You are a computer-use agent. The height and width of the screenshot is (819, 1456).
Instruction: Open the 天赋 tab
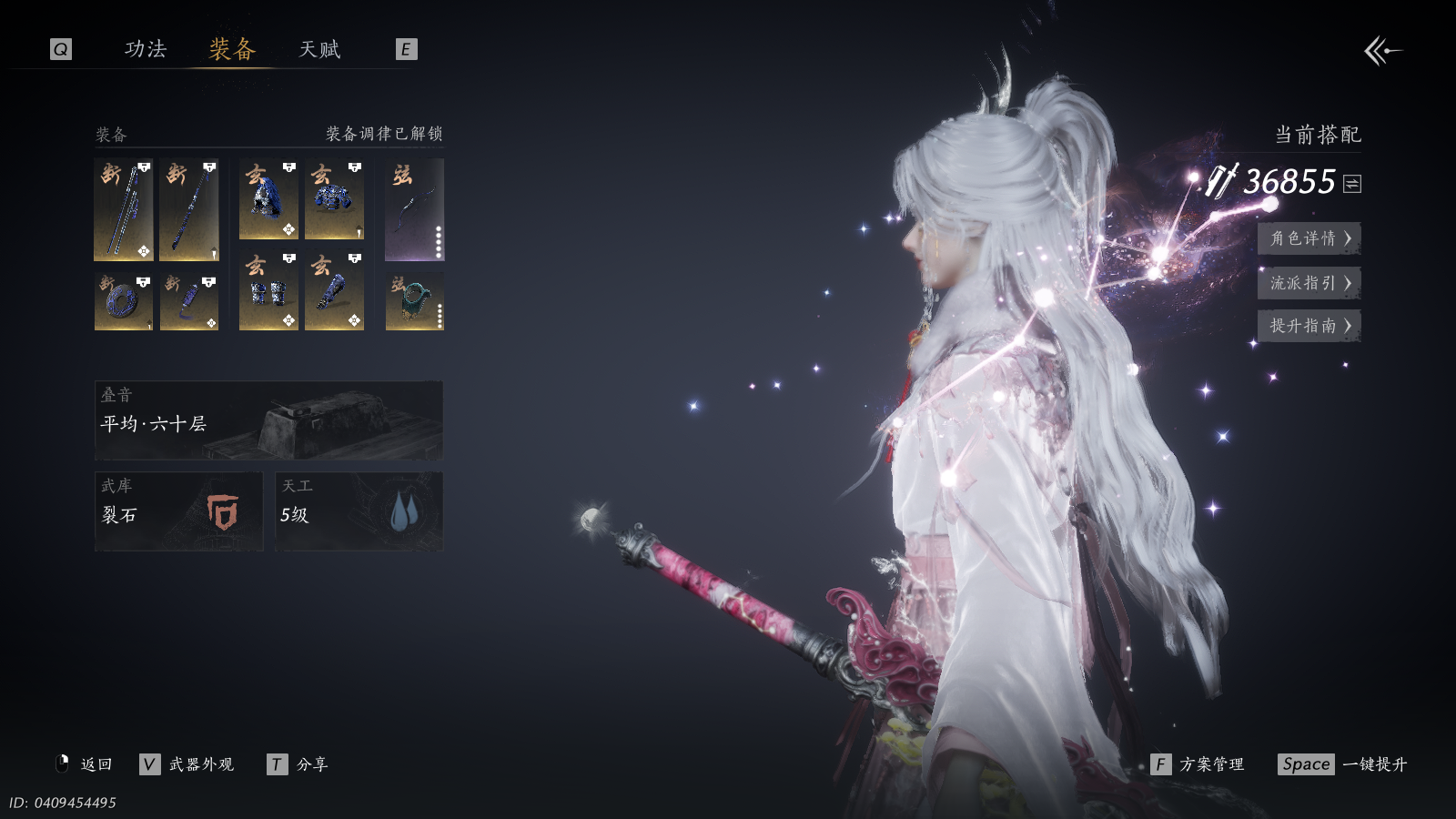coord(319,49)
